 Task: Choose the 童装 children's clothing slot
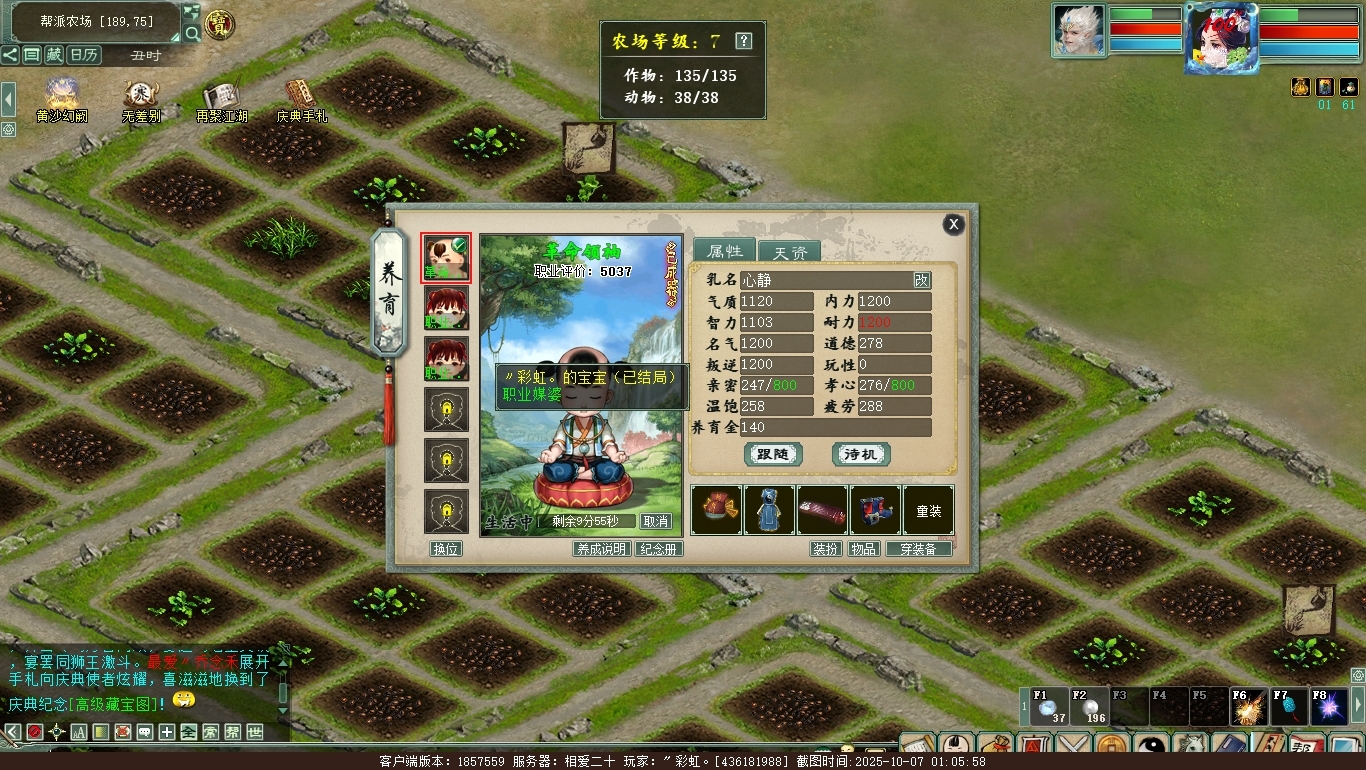(x=929, y=510)
